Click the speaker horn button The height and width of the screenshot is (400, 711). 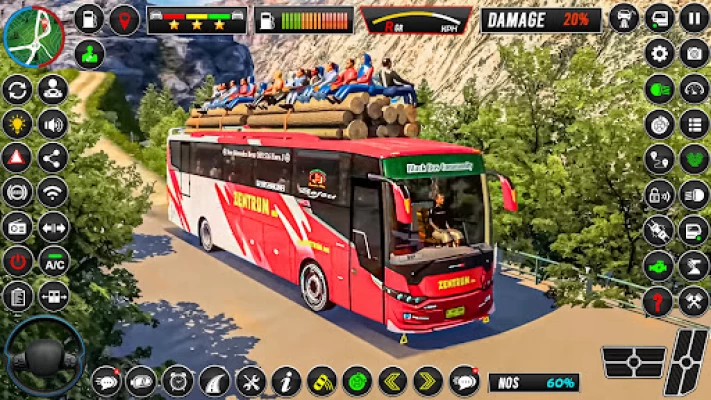[53, 123]
